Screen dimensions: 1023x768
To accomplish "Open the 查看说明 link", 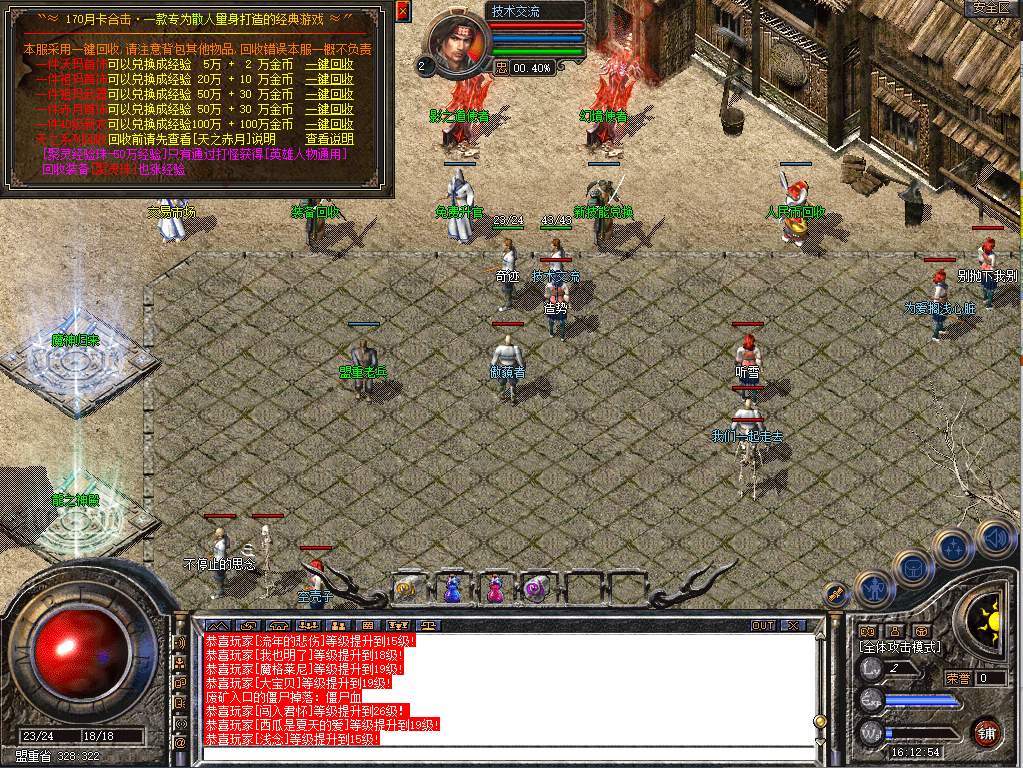I will [329, 139].
